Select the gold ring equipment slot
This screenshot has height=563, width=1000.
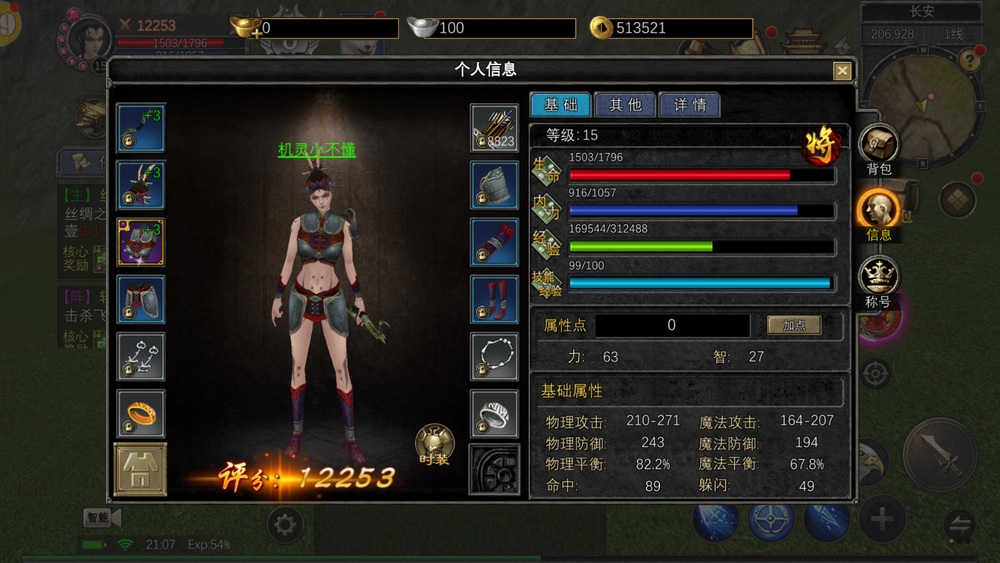click(x=141, y=413)
